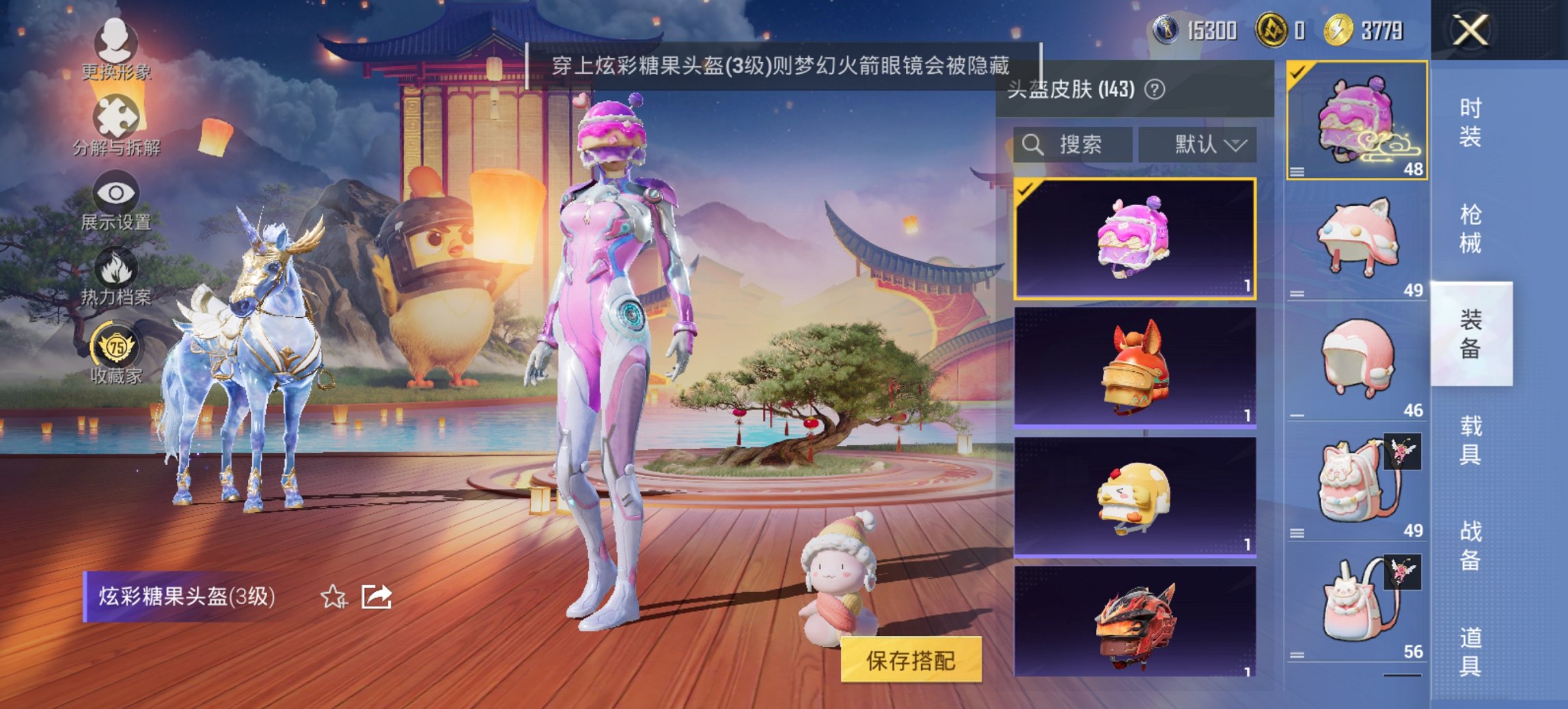Viewport: 1568px width, 709px height.
Task: Open the 默认 sorting dropdown
Action: pyautogui.click(x=1197, y=144)
